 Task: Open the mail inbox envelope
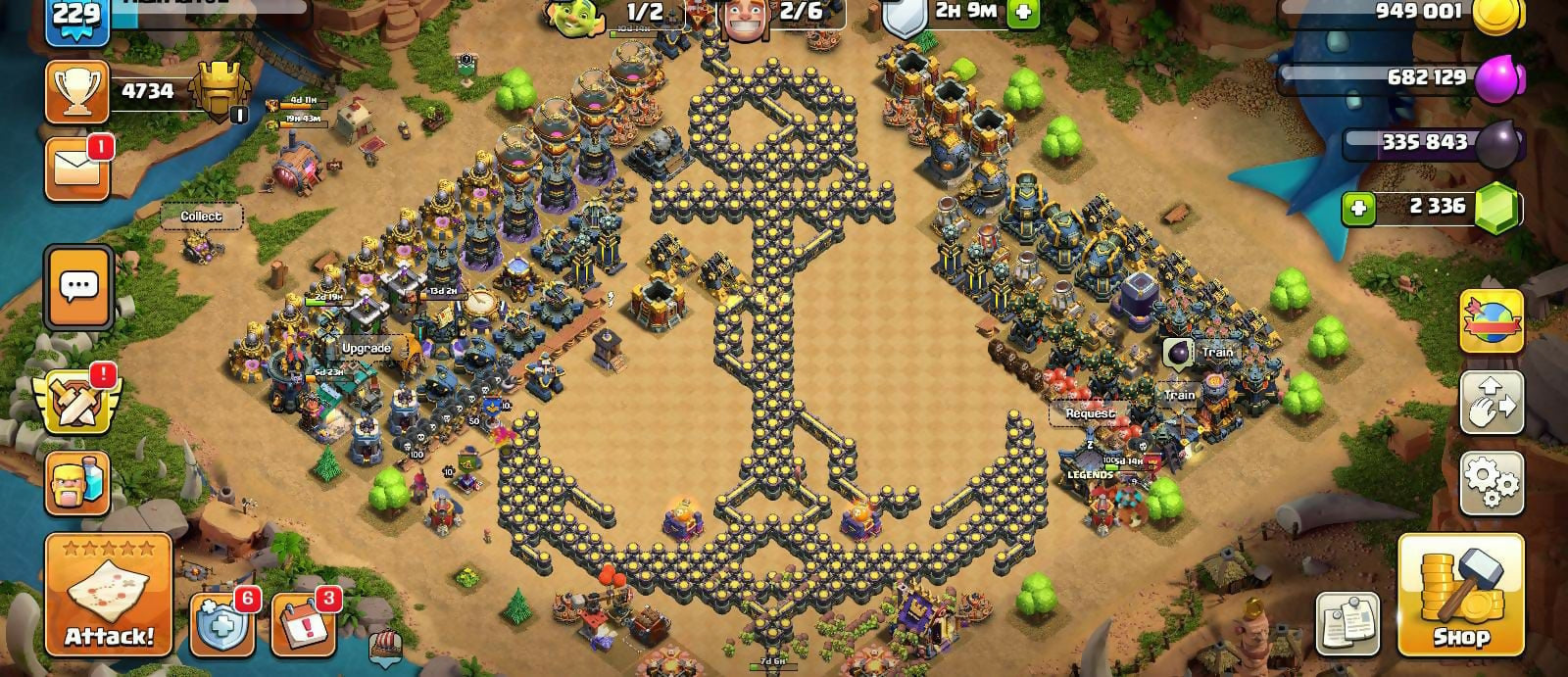click(x=77, y=169)
